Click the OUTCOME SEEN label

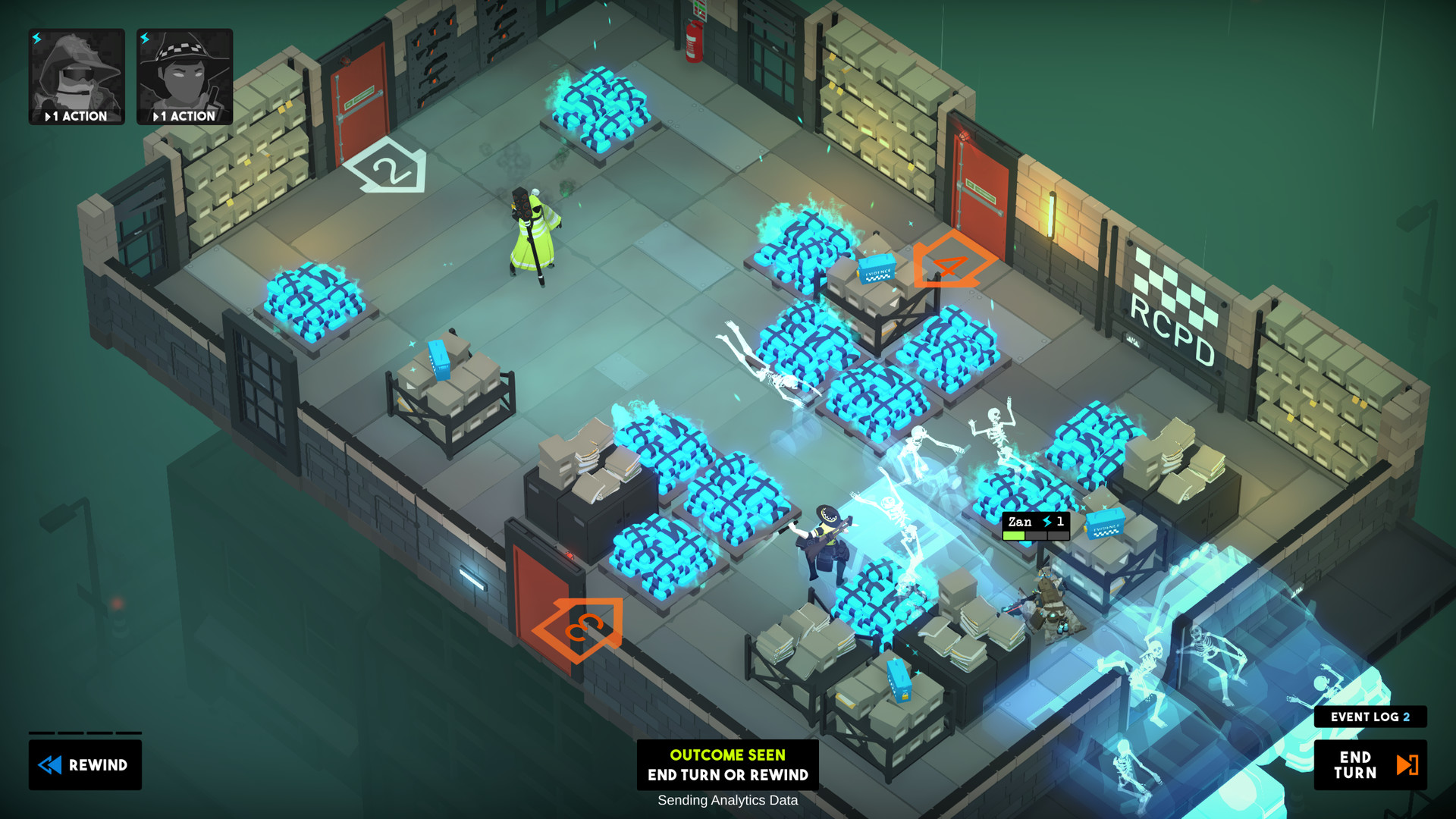coord(727,755)
